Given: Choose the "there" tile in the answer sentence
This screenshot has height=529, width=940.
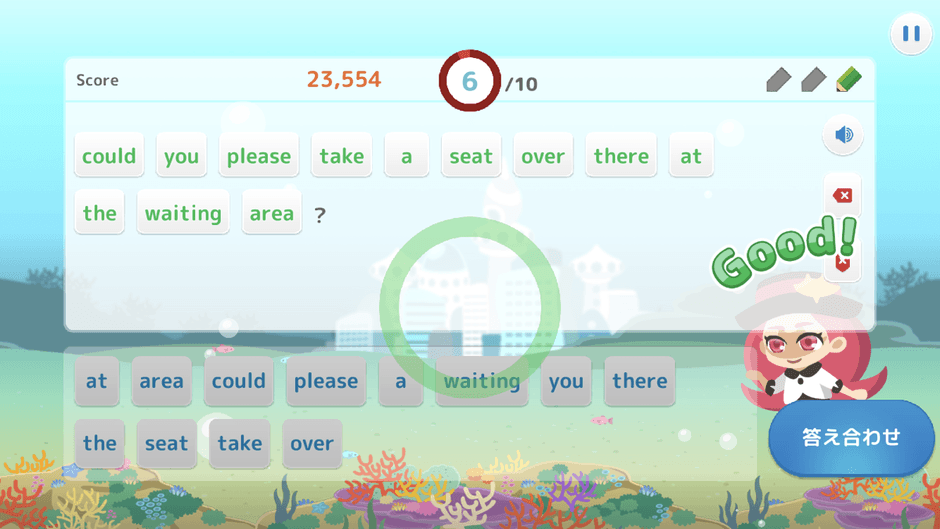Looking at the screenshot, I should pyautogui.click(x=621, y=156).
